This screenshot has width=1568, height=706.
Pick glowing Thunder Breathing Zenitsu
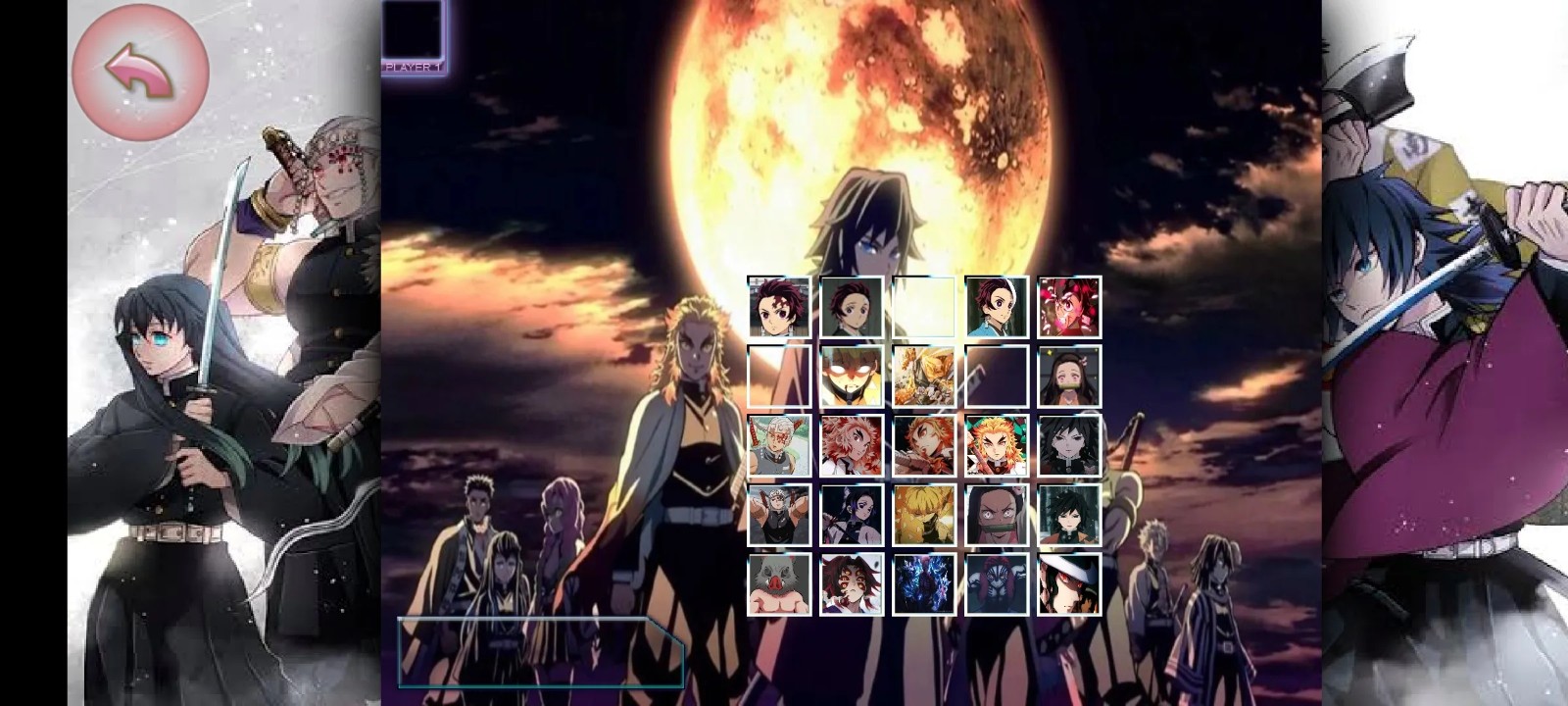click(849, 378)
